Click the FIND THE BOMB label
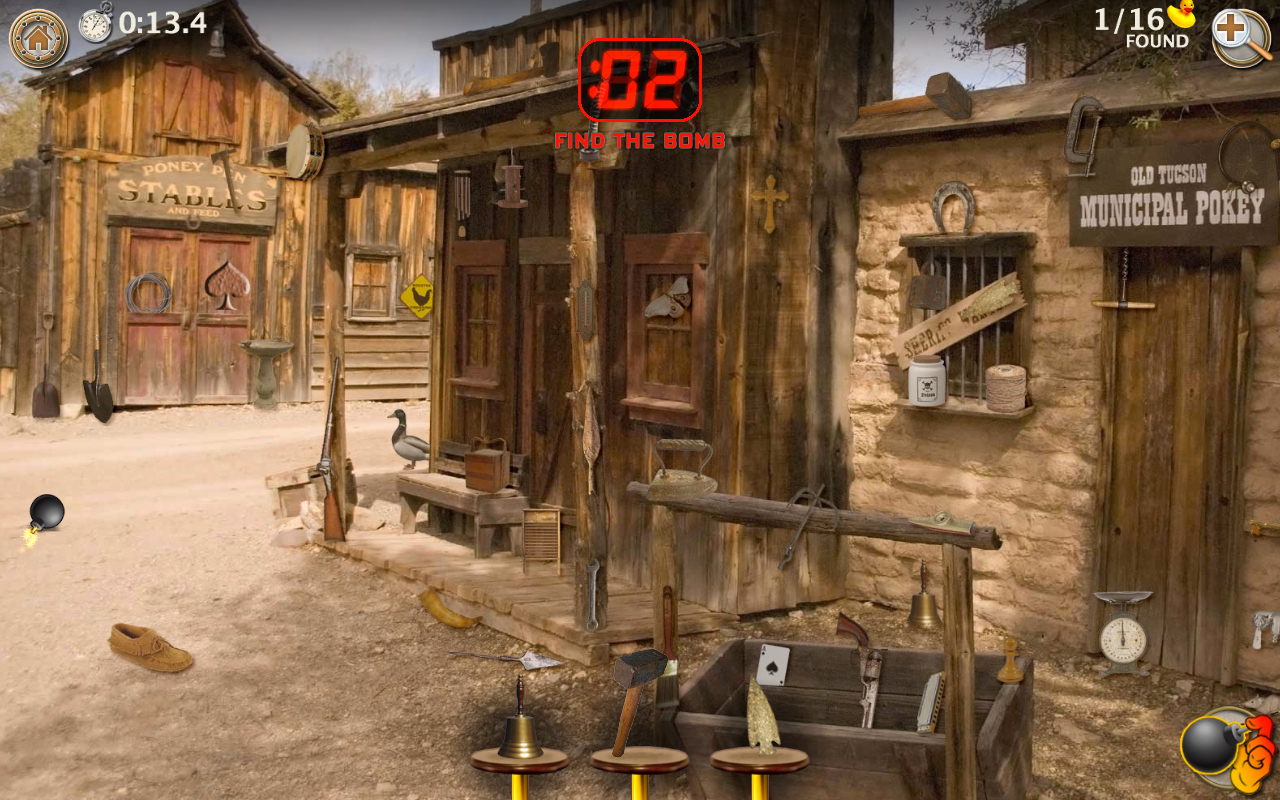 pyautogui.click(x=640, y=140)
